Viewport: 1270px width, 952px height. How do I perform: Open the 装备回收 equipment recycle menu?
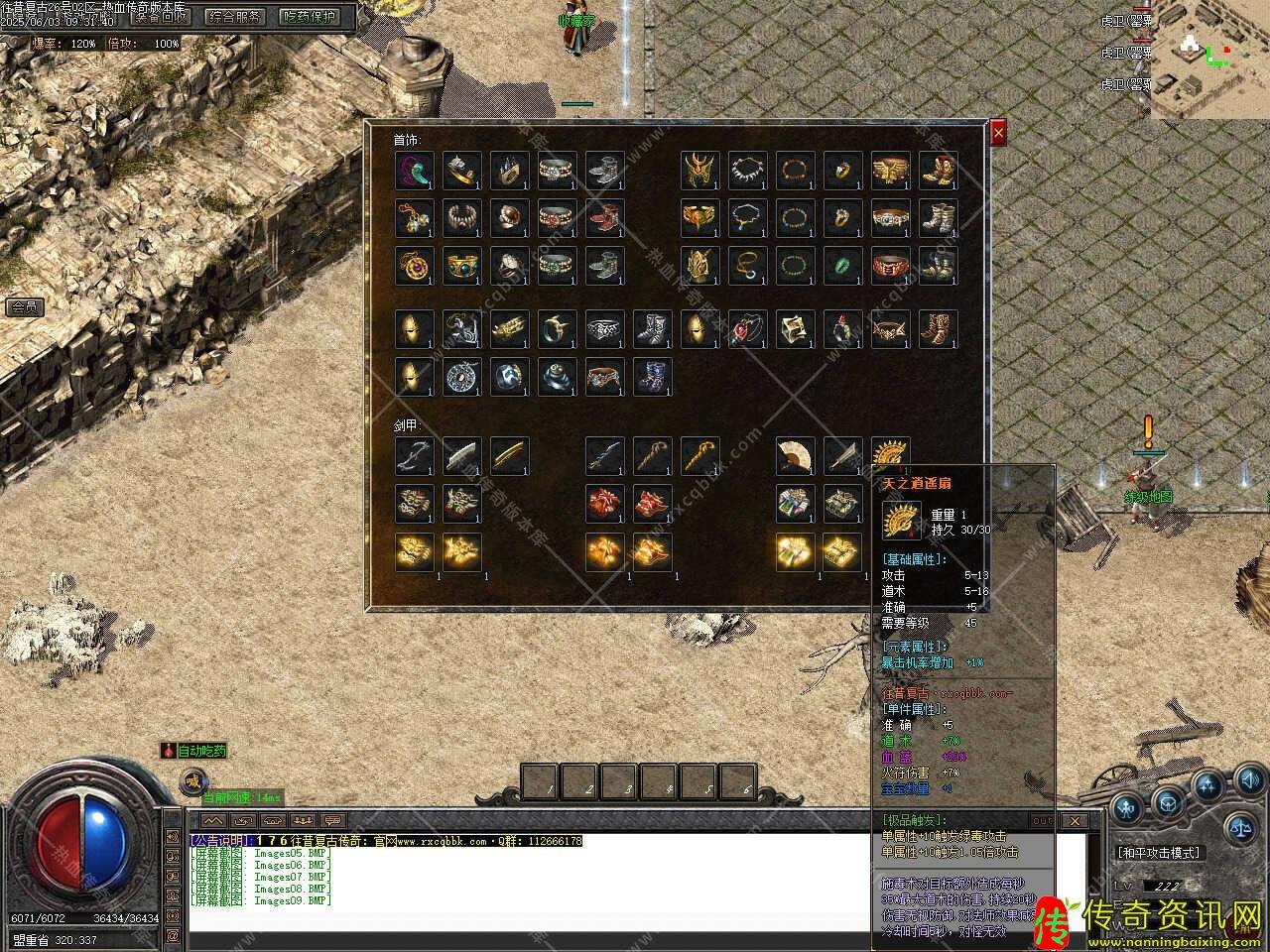pyautogui.click(x=162, y=16)
